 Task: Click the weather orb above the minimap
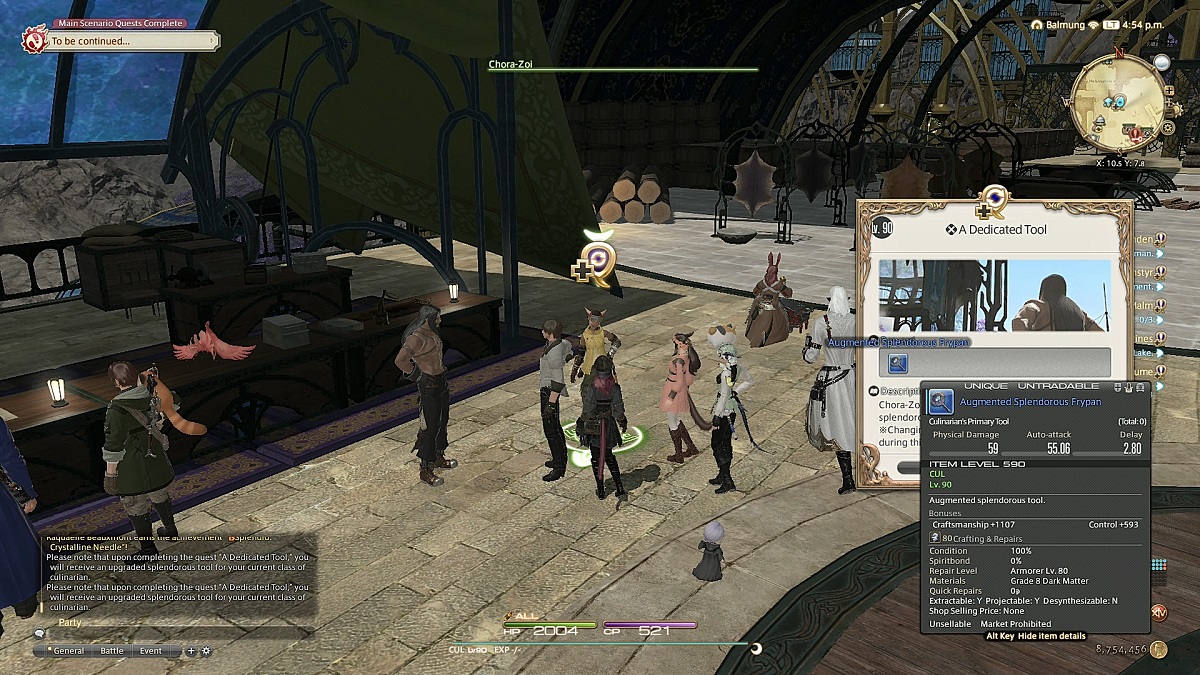(x=1161, y=62)
